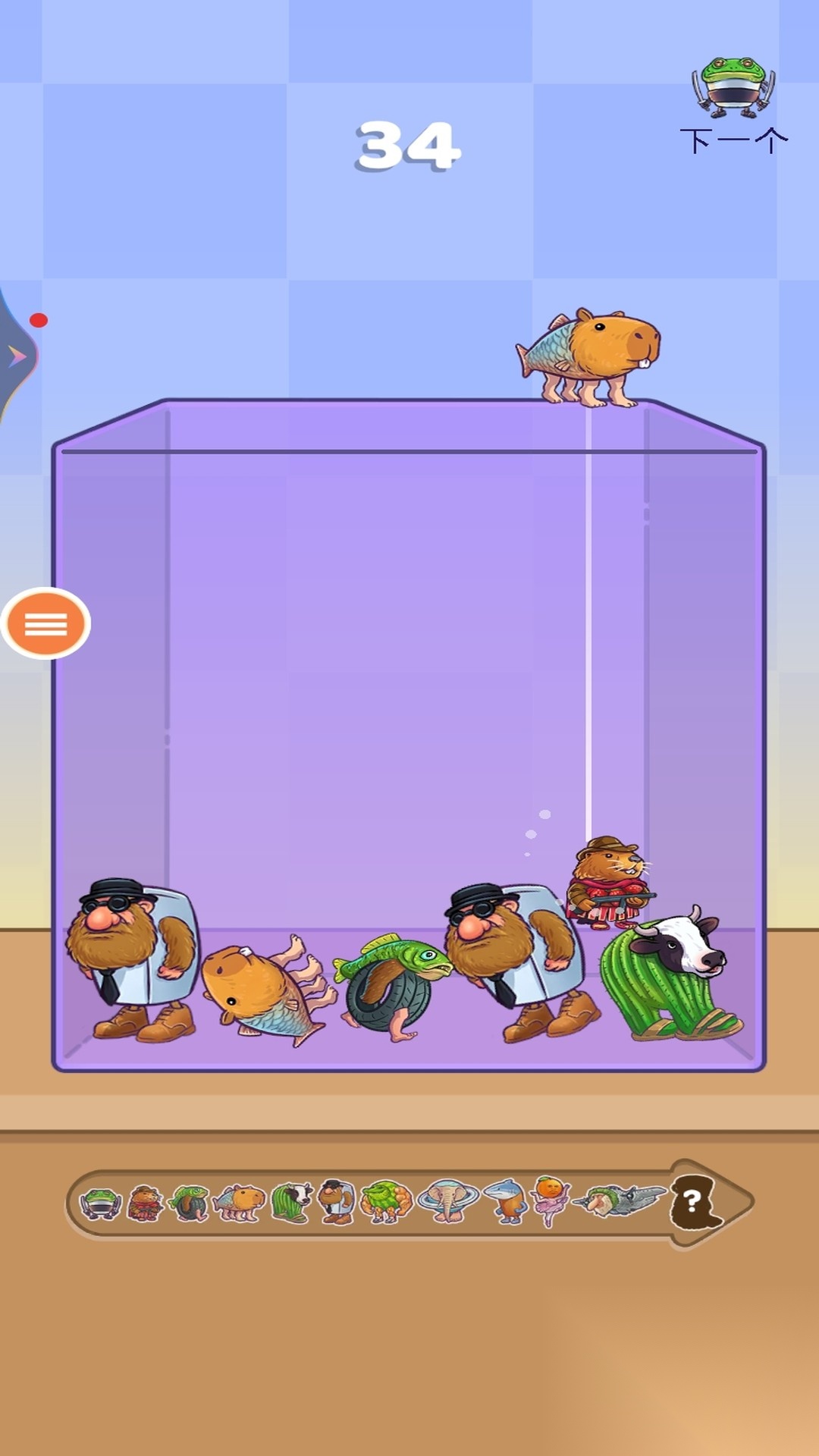Click the next-piece frog preview
Viewport: 819px width, 1456px height.
pyautogui.click(x=733, y=88)
